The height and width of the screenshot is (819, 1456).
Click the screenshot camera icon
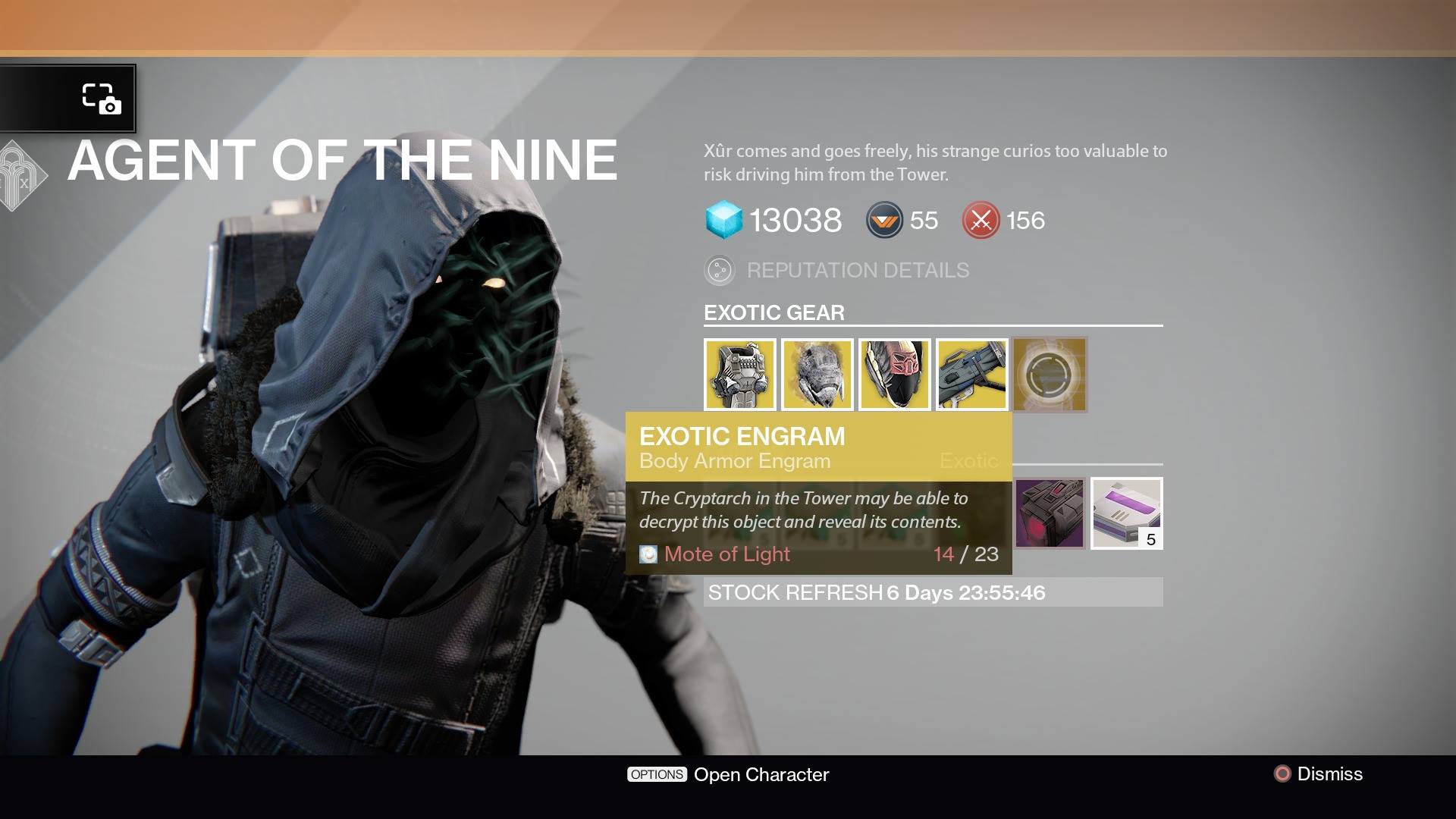(101, 99)
